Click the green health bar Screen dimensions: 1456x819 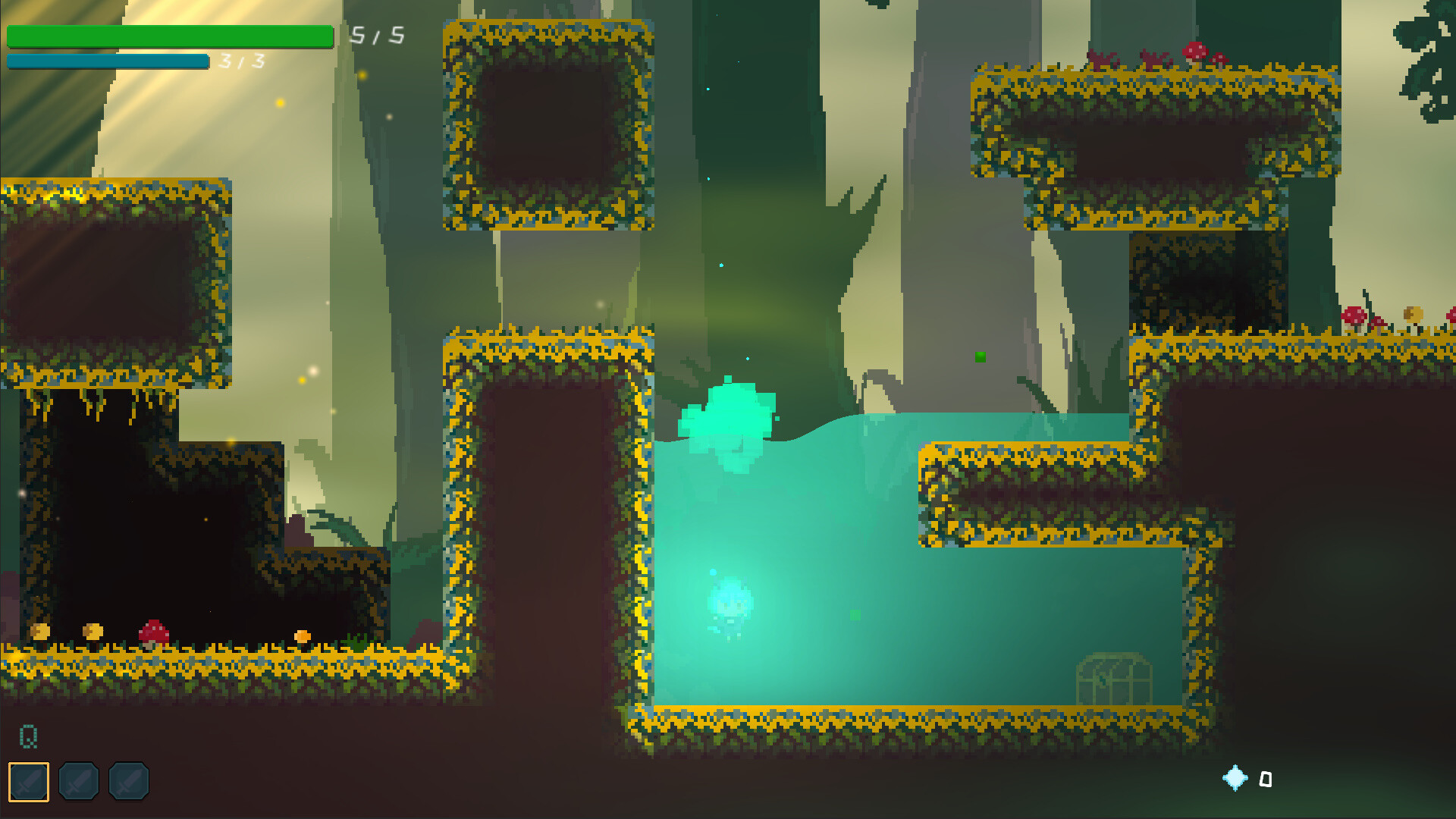point(170,35)
